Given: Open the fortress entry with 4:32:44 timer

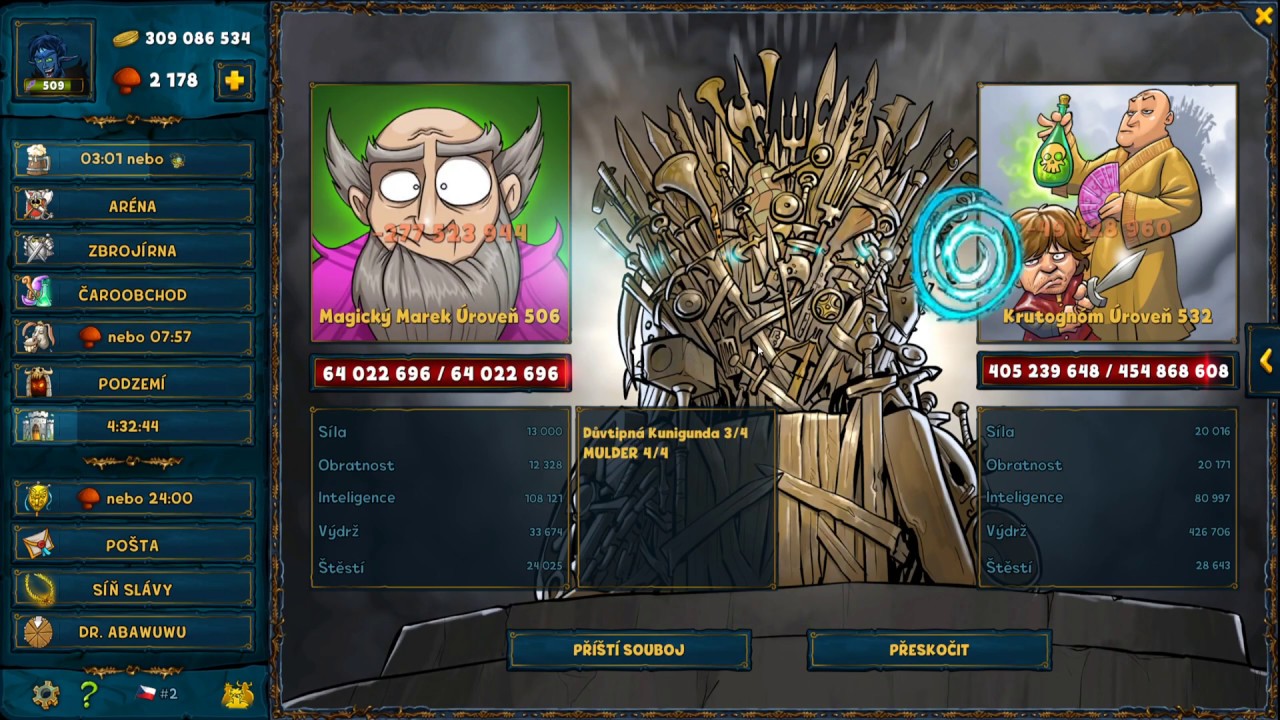Looking at the screenshot, I should [133, 426].
